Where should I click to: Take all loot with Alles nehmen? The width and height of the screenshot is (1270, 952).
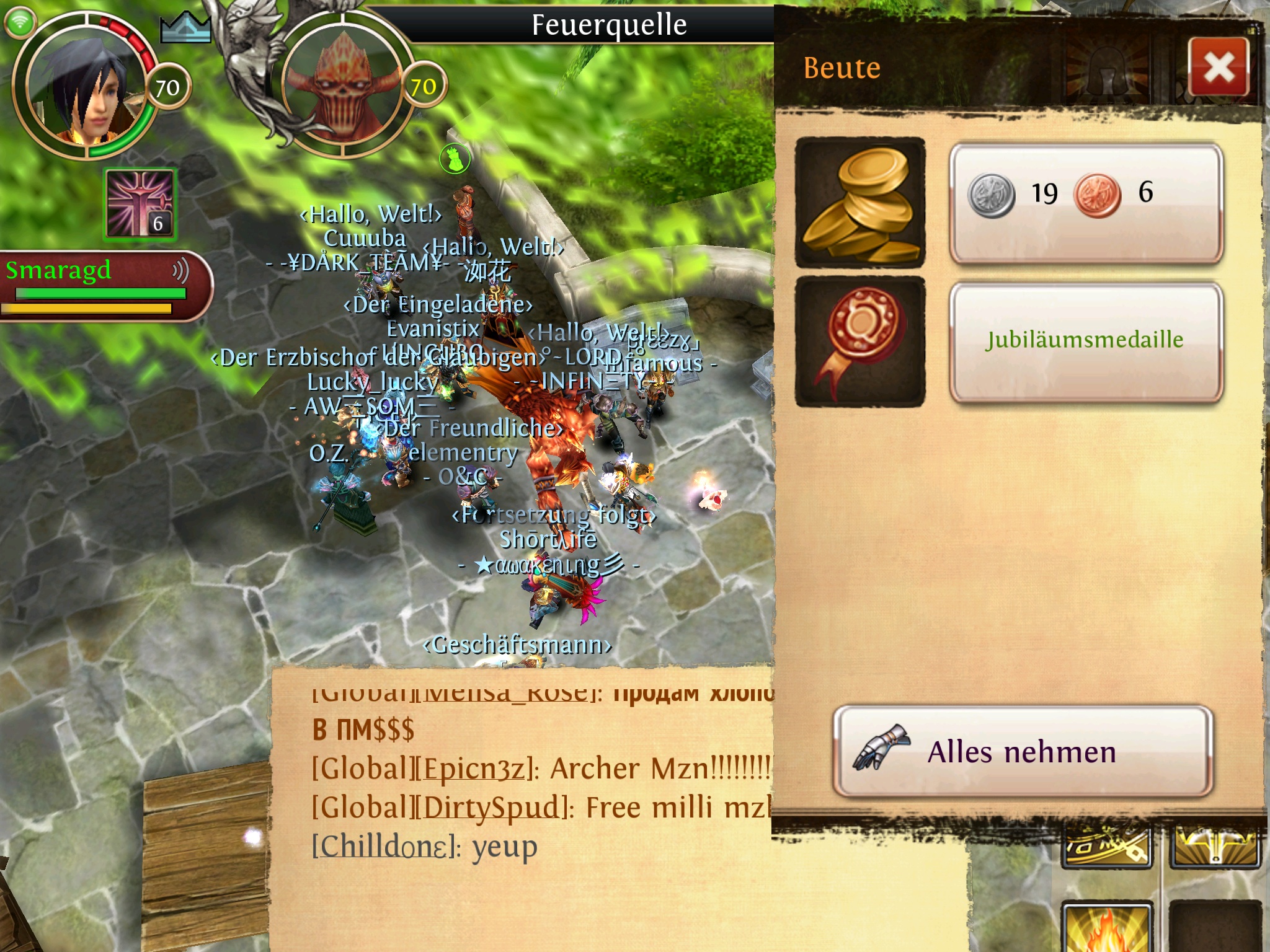coord(1023,752)
